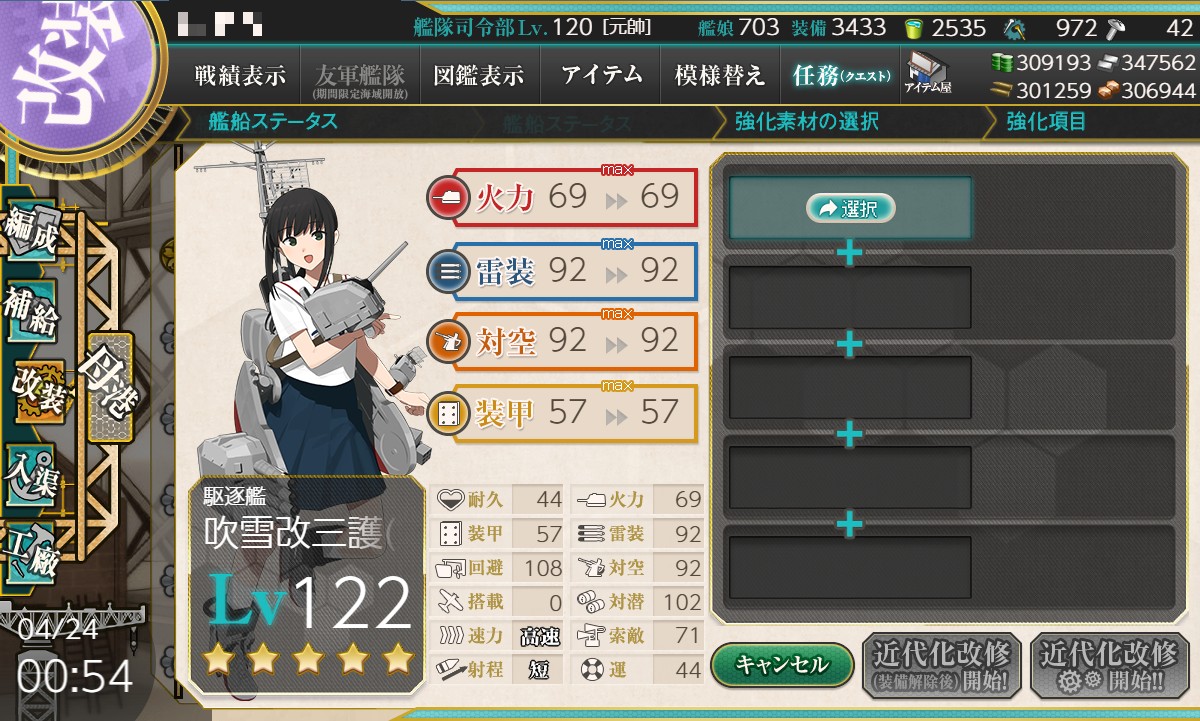Image resolution: width=1200 pixels, height=721 pixels.
Task: Click the 選択 material select button
Action: [x=850, y=208]
